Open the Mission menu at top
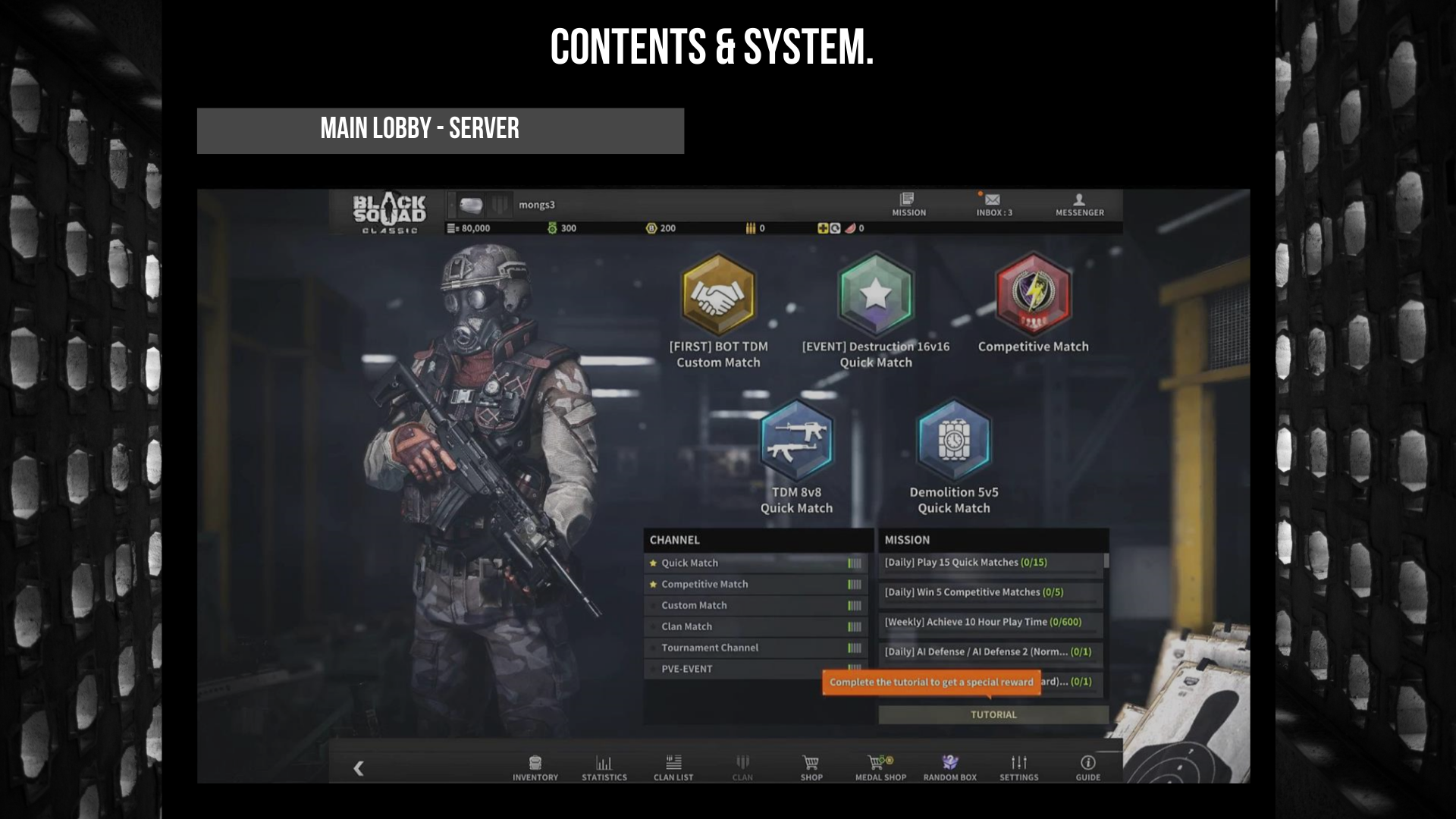 click(x=908, y=204)
